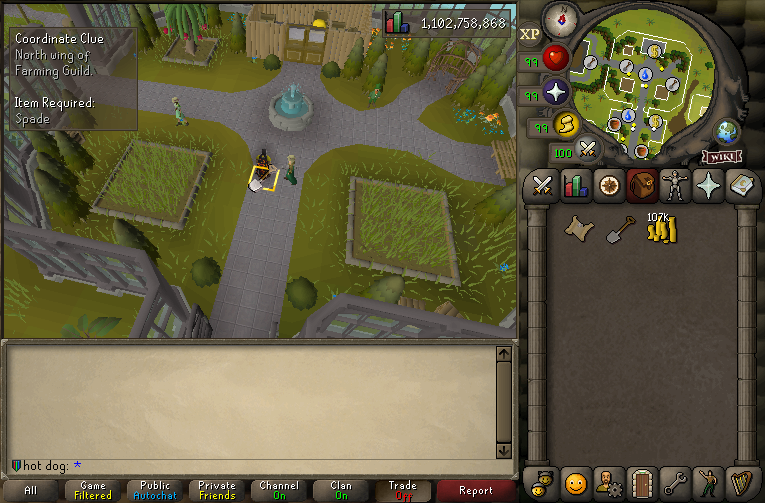Viewport: 765px width, 503px height.
Task: Click the Report button
Action: tap(476, 490)
